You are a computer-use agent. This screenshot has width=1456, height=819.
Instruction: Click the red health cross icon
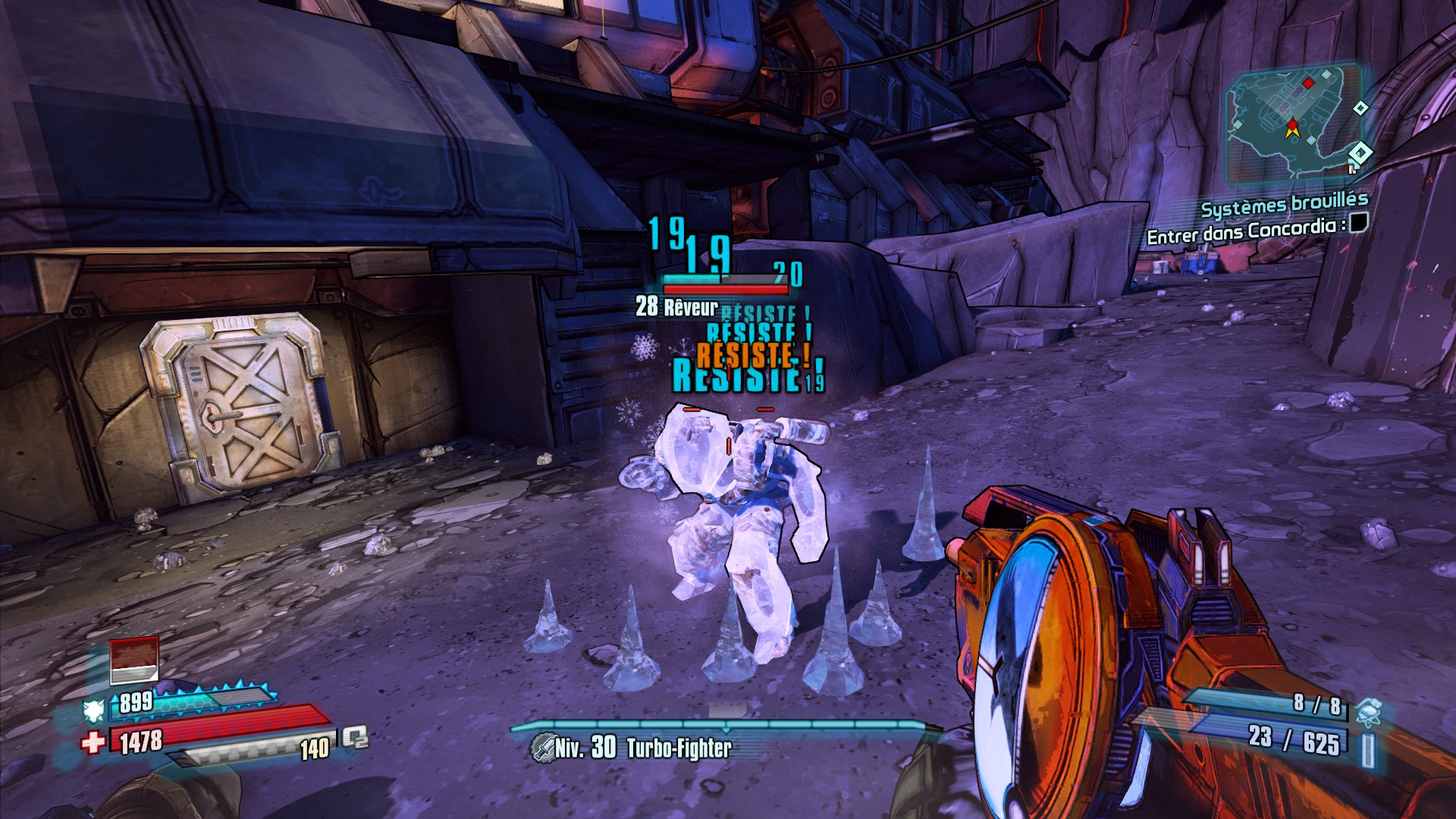93,742
